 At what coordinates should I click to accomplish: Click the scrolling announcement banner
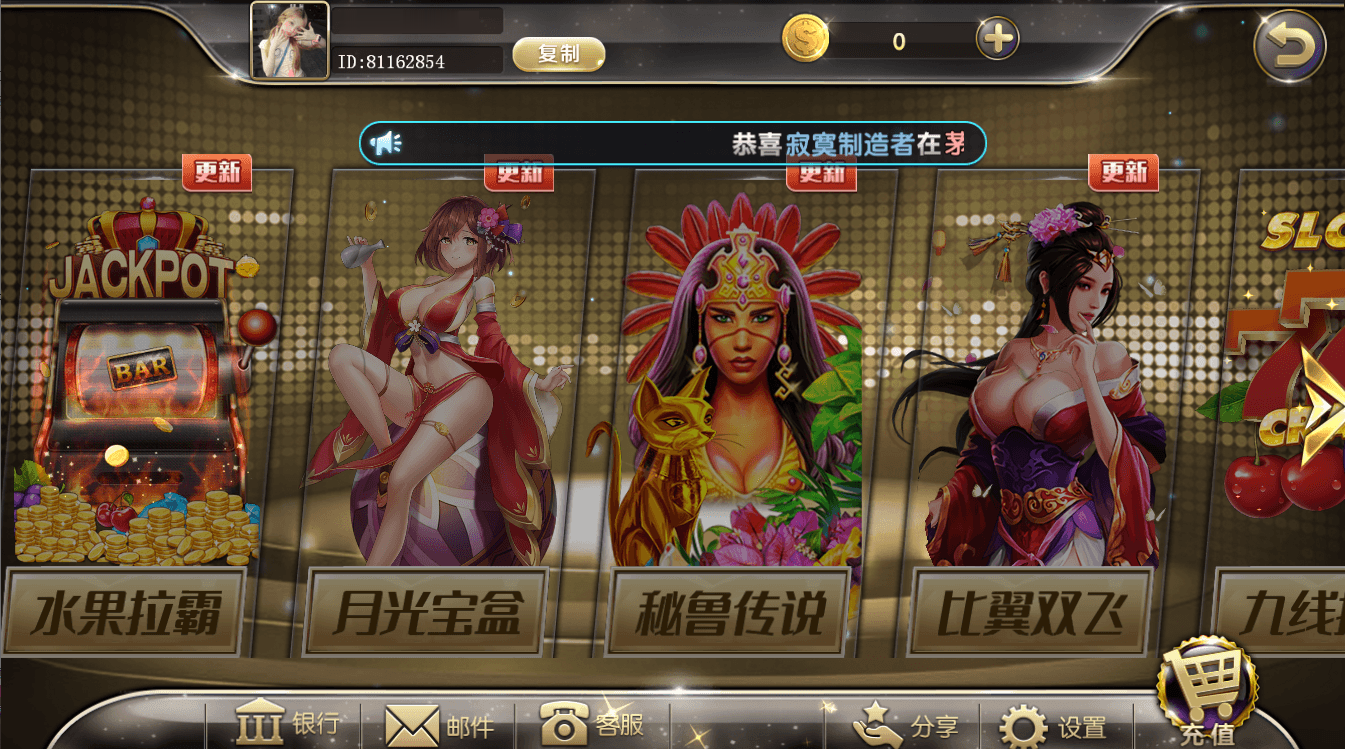pyautogui.click(x=670, y=143)
